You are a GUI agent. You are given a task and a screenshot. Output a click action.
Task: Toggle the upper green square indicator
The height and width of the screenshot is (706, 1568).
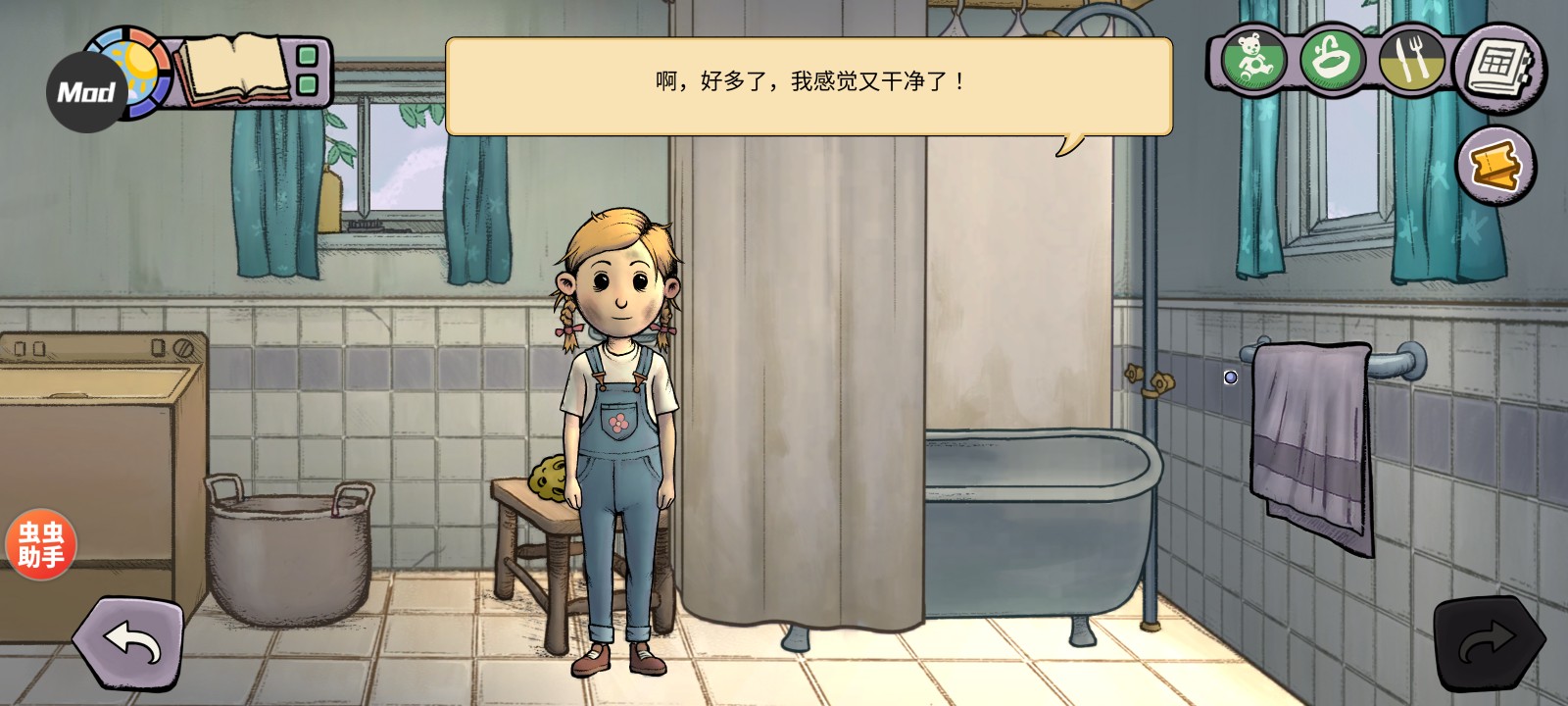(x=307, y=56)
